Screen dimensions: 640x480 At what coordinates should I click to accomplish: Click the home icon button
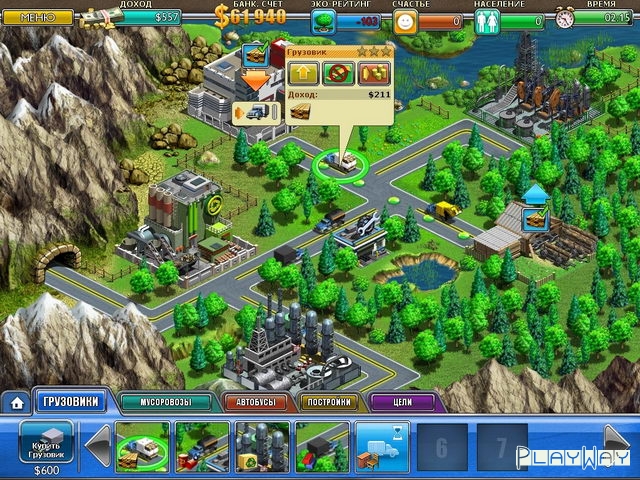coord(16,403)
